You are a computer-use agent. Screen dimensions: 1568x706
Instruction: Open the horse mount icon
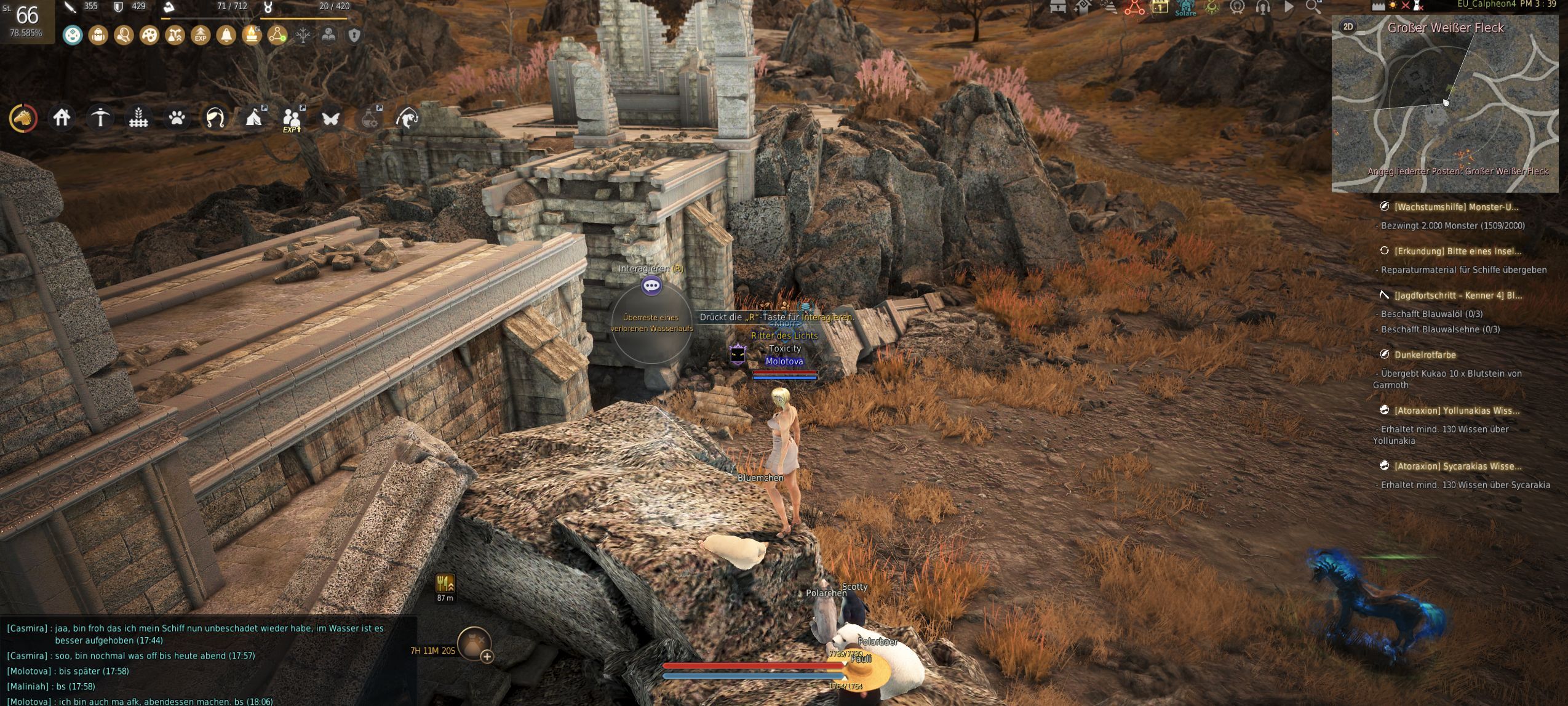pyautogui.click(x=23, y=118)
